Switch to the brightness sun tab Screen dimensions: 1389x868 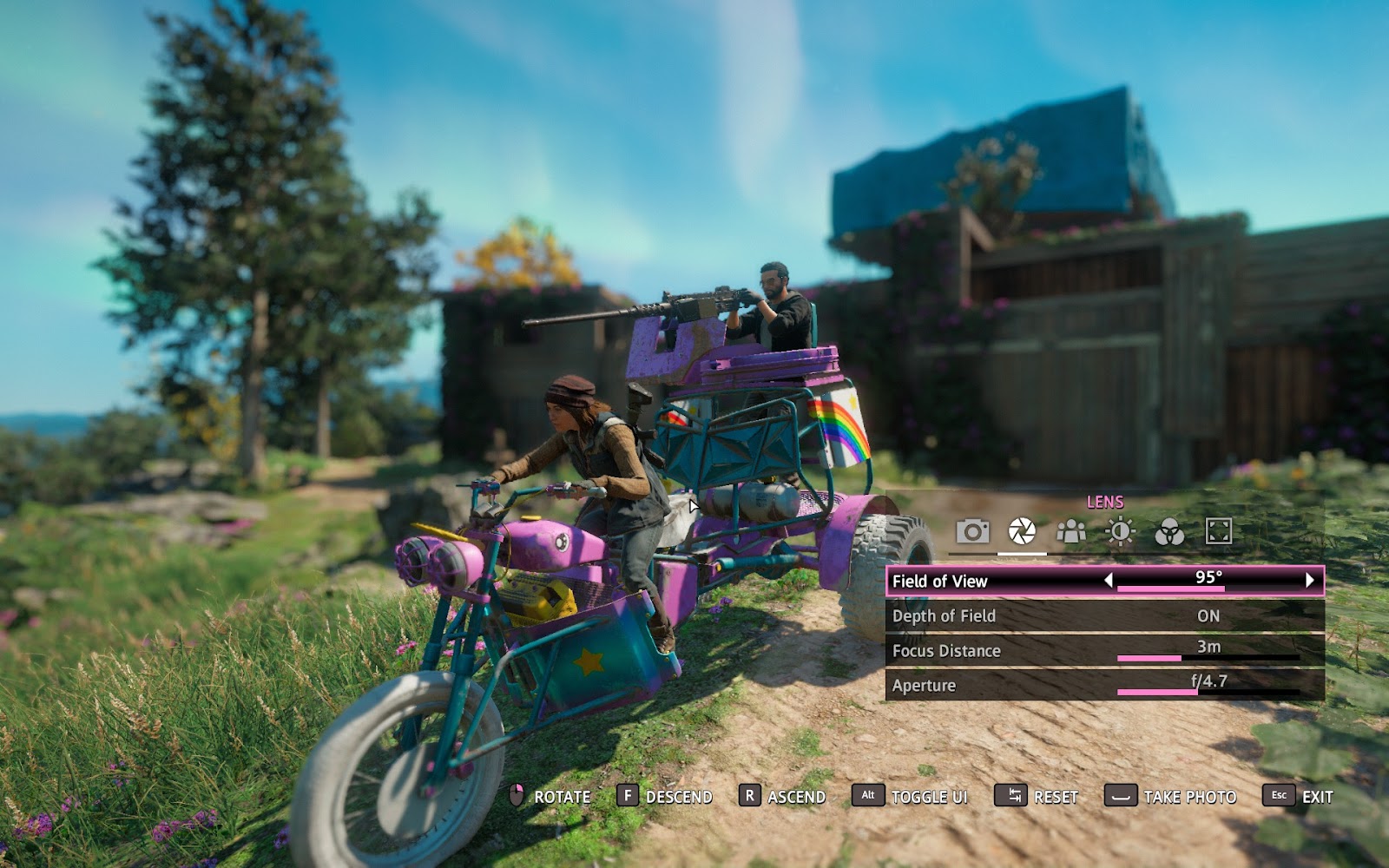point(1120,531)
